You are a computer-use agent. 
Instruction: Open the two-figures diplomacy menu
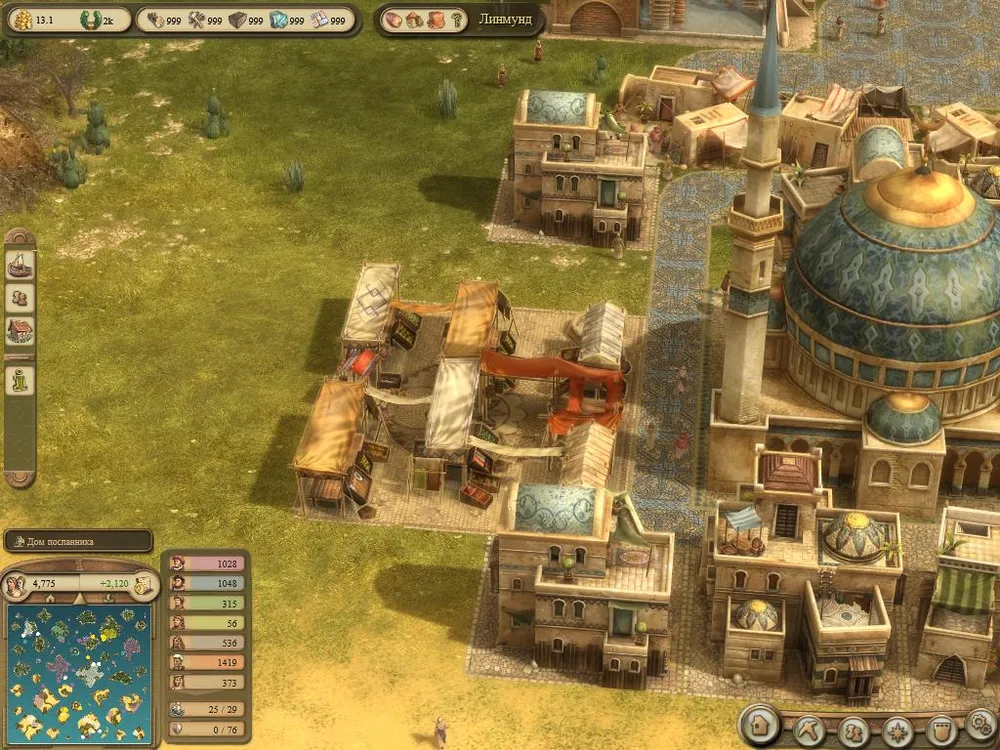855,729
